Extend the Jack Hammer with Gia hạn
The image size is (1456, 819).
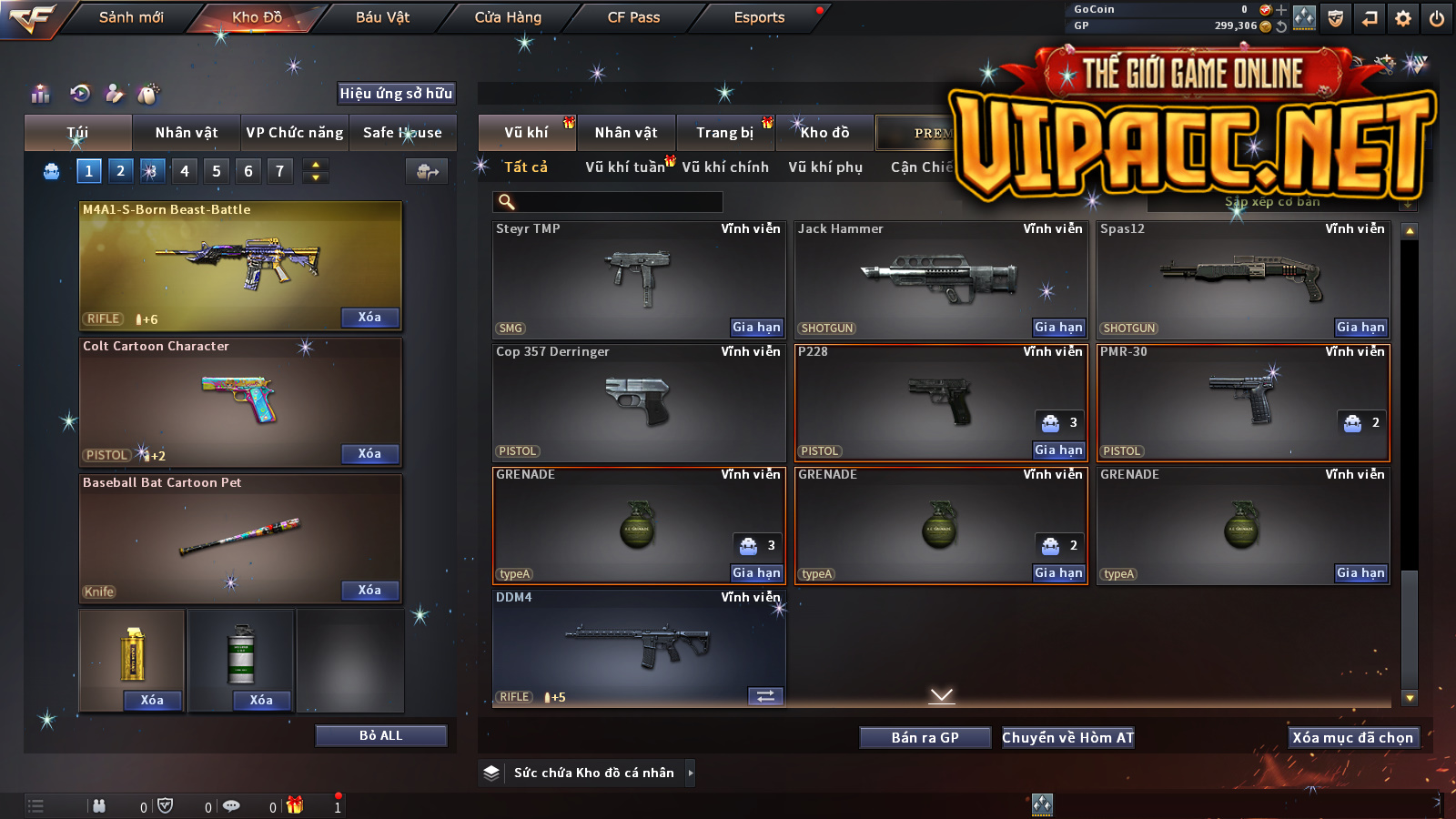coord(1058,328)
